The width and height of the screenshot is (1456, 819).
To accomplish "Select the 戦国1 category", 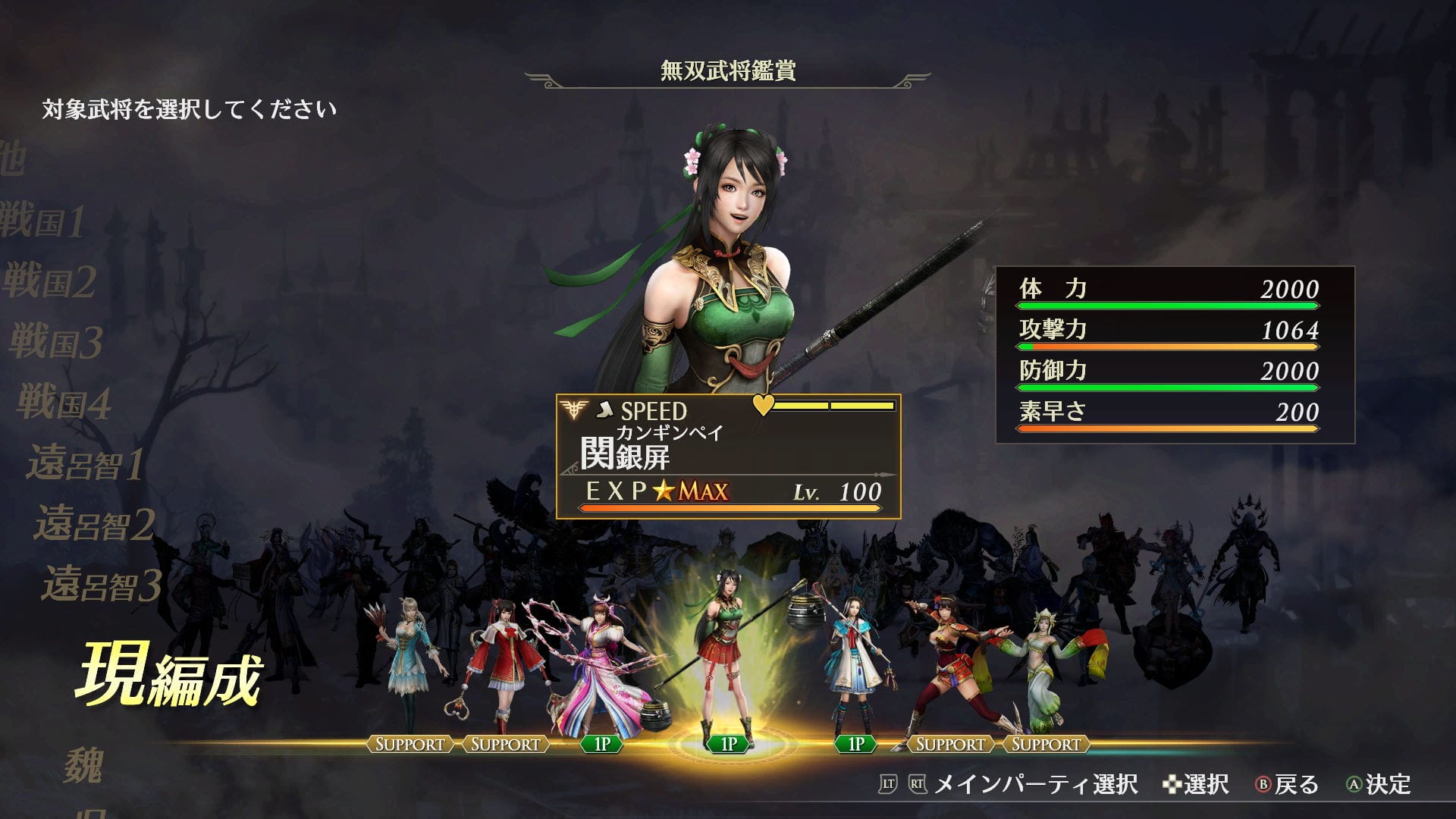I will pos(44,221).
